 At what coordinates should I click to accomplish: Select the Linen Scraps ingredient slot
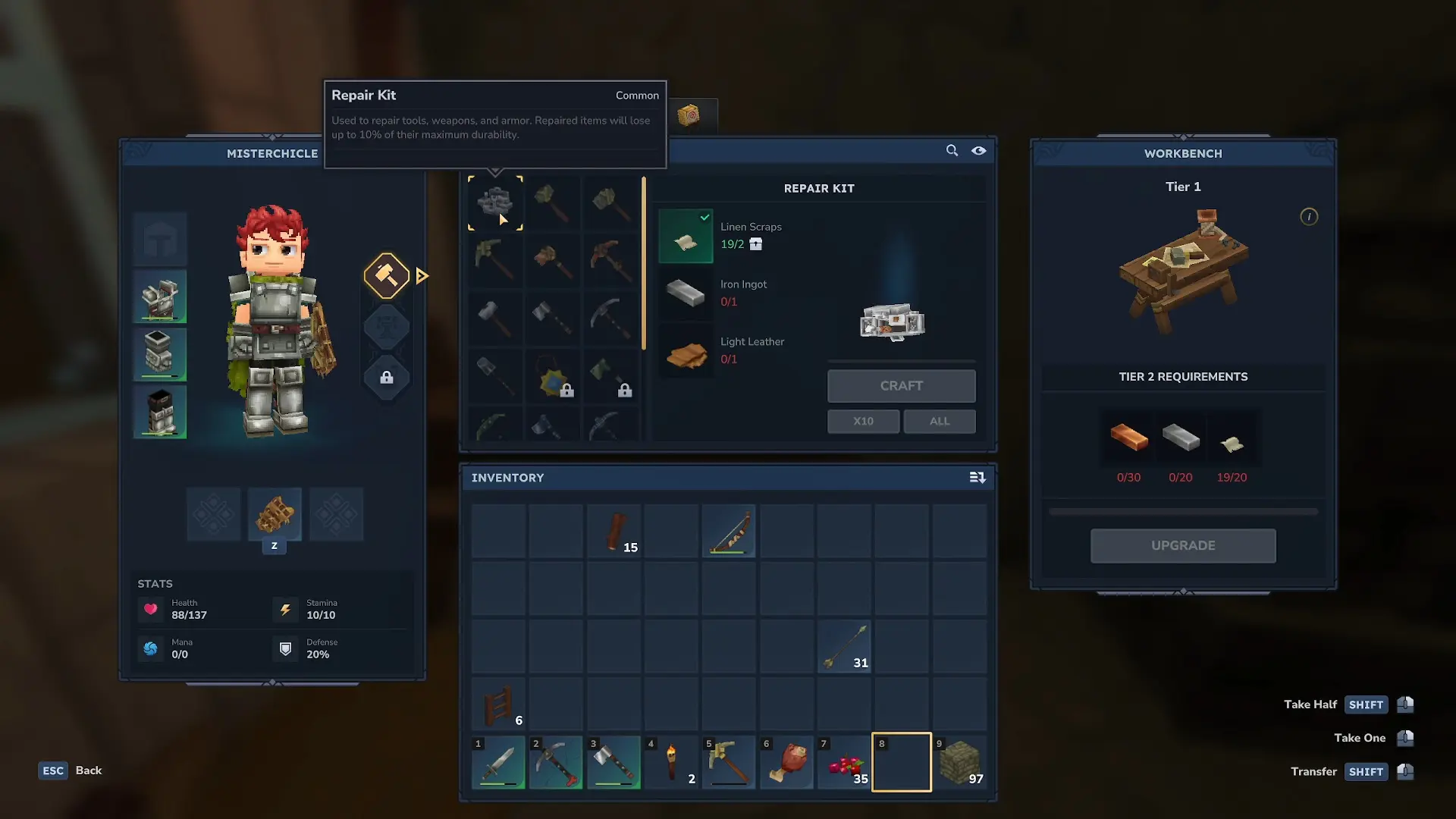[x=686, y=237]
